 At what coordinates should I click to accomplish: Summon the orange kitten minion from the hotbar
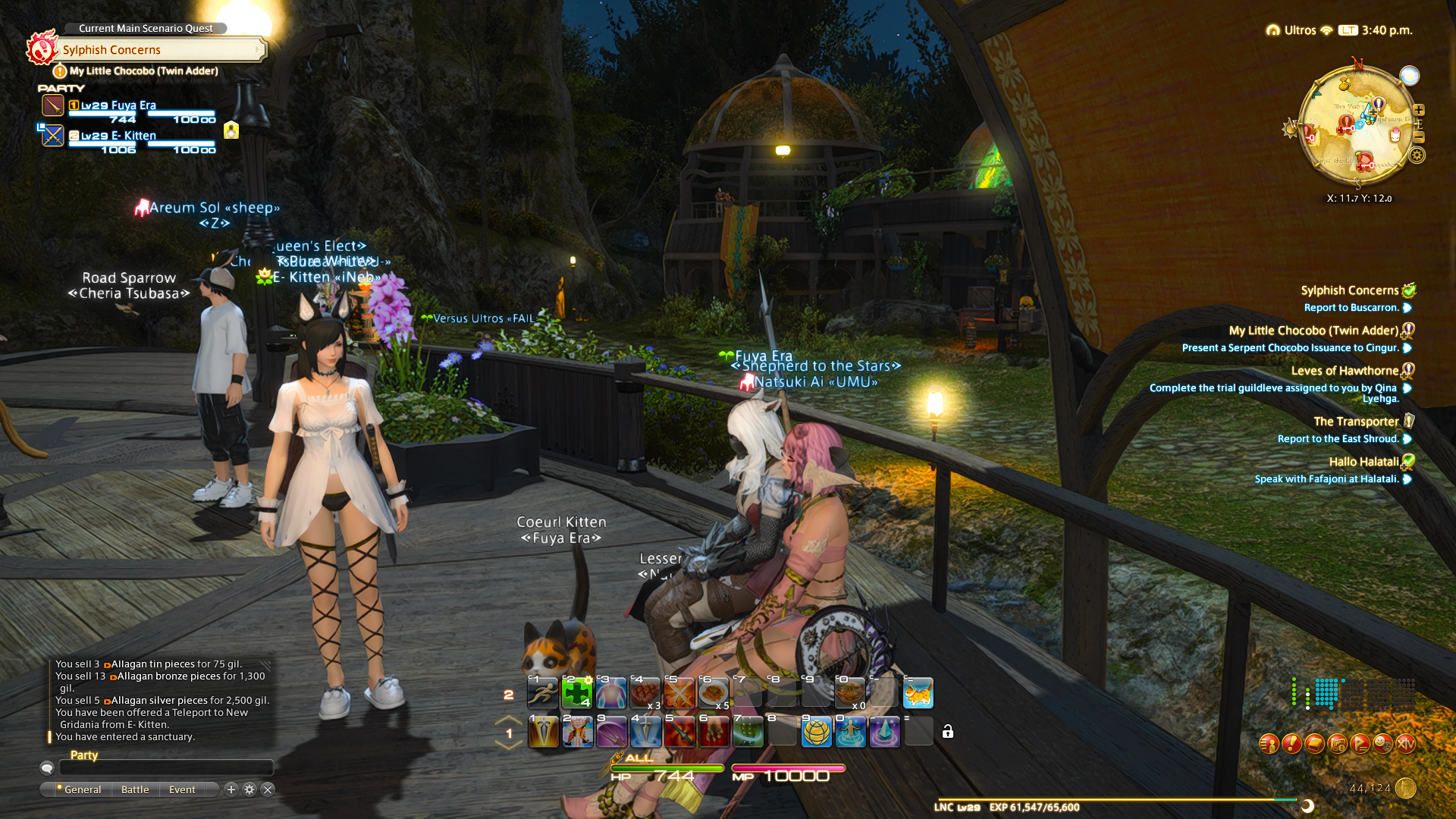[918, 693]
